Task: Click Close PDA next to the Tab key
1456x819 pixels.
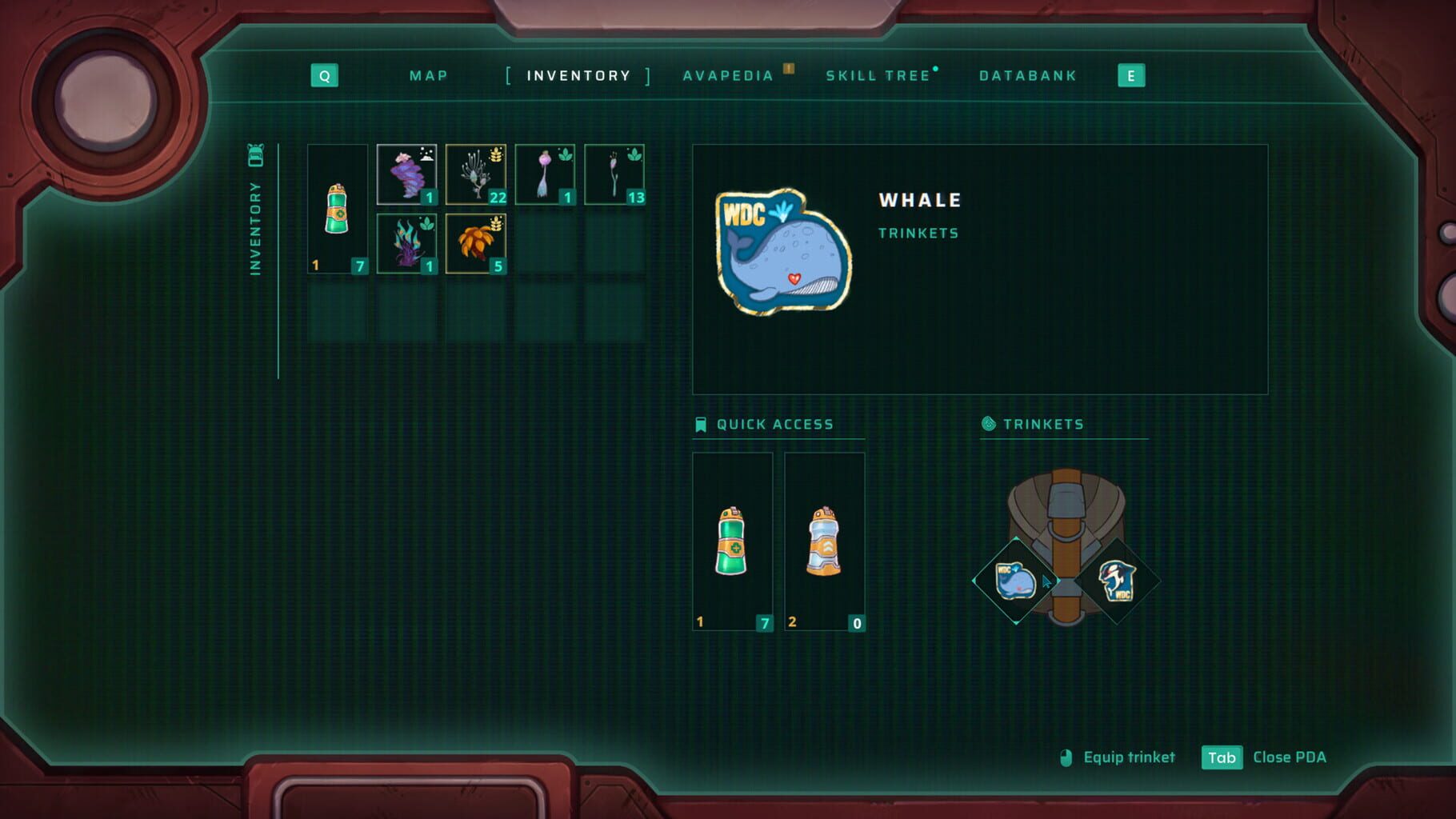Action: click(1290, 757)
